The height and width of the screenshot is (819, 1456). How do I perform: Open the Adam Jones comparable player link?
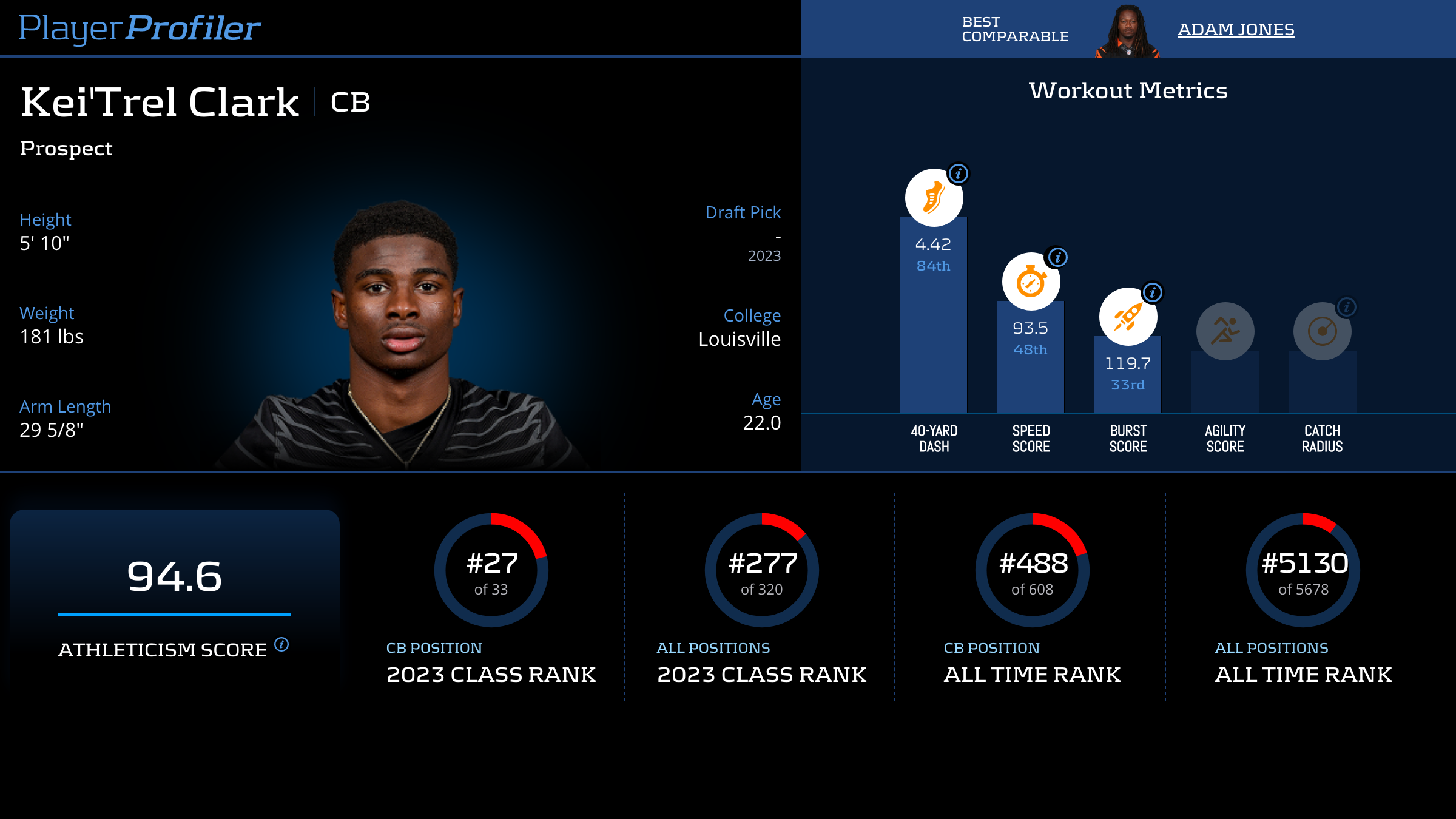click(x=1236, y=29)
